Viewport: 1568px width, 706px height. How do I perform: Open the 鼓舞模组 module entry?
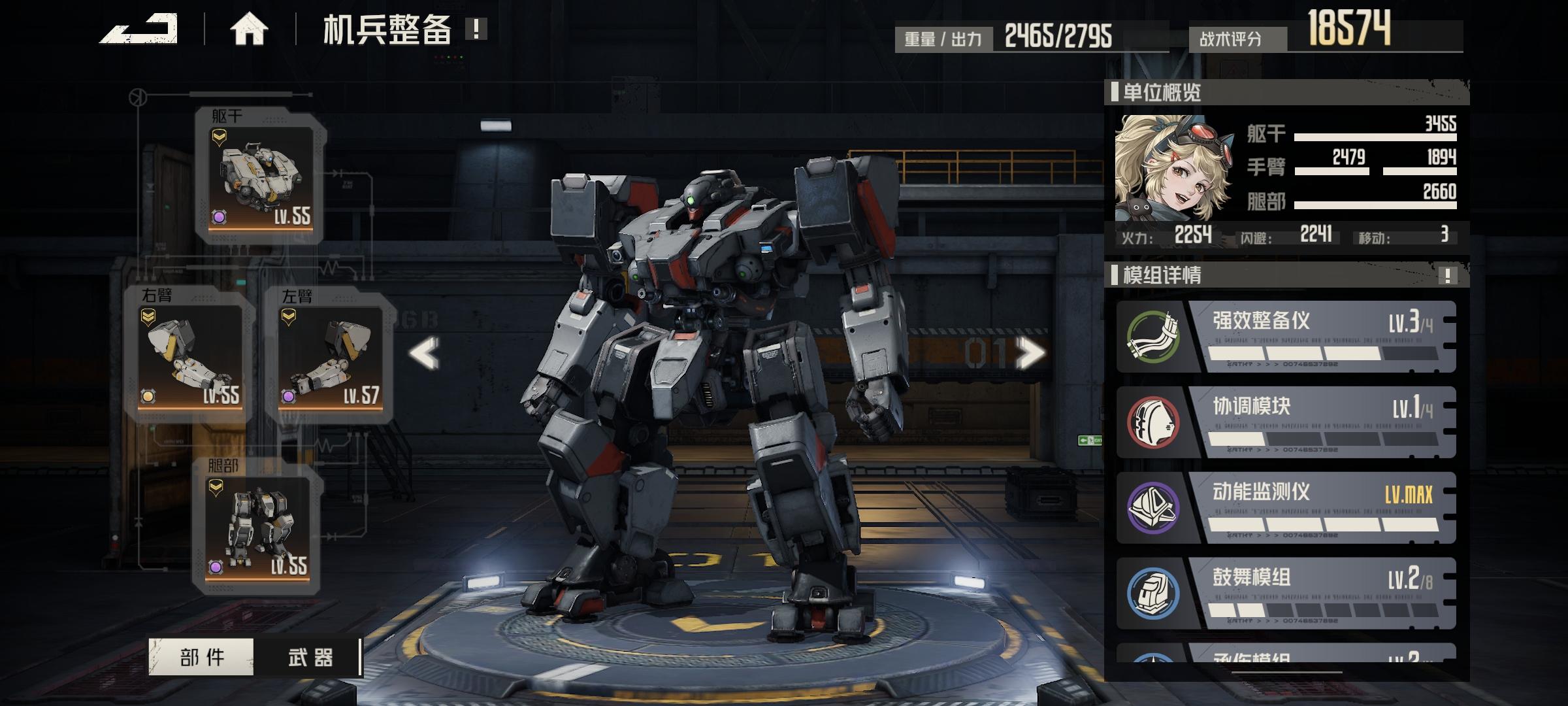pos(1286,594)
